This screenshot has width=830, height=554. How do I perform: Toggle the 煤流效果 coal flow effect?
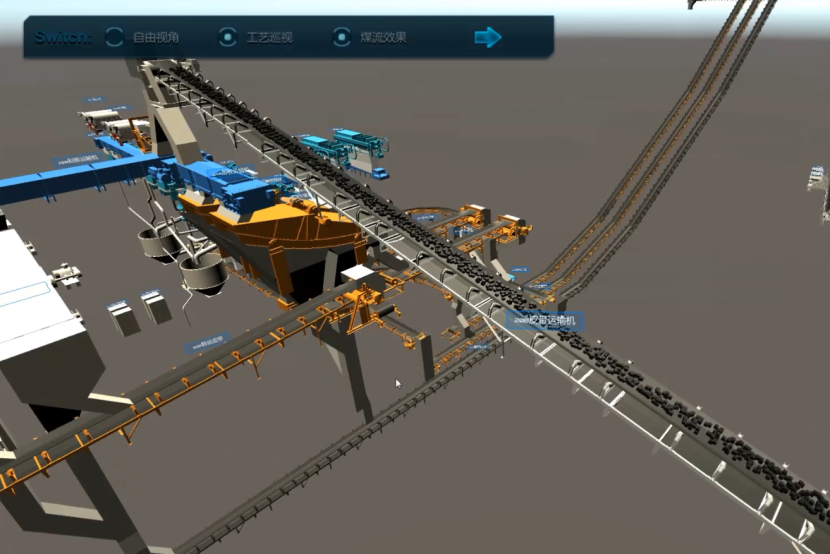click(343, 38)
